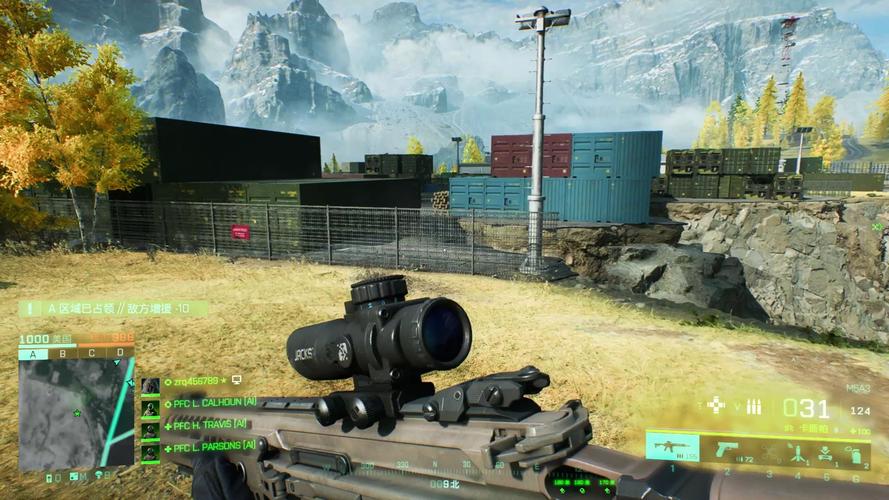This screenshot has width=889, height=500.
Task: Select the assault rifle primary weapon slot
Action: (x=672, y=447)
